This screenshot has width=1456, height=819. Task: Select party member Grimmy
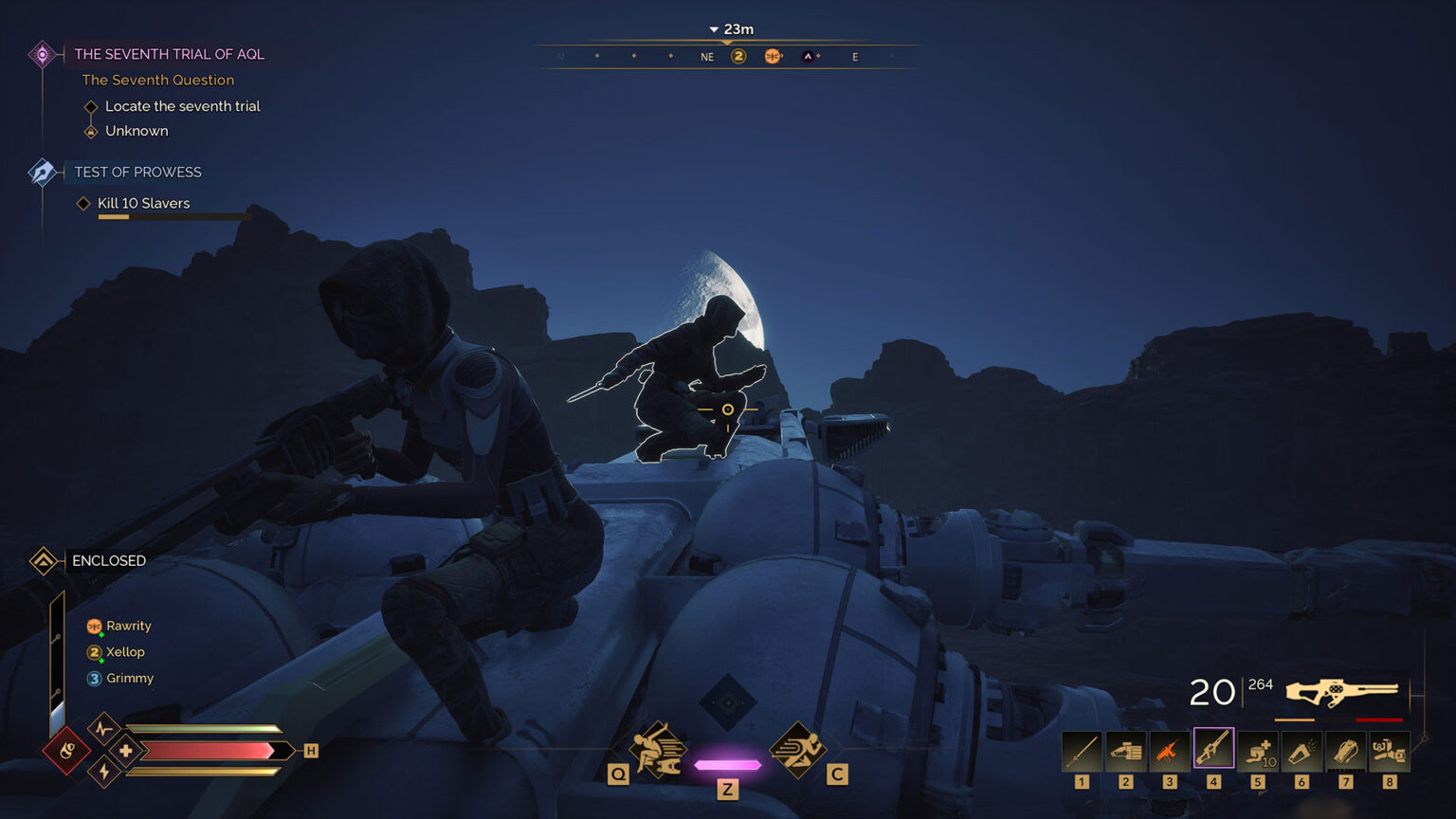[130, 678]
